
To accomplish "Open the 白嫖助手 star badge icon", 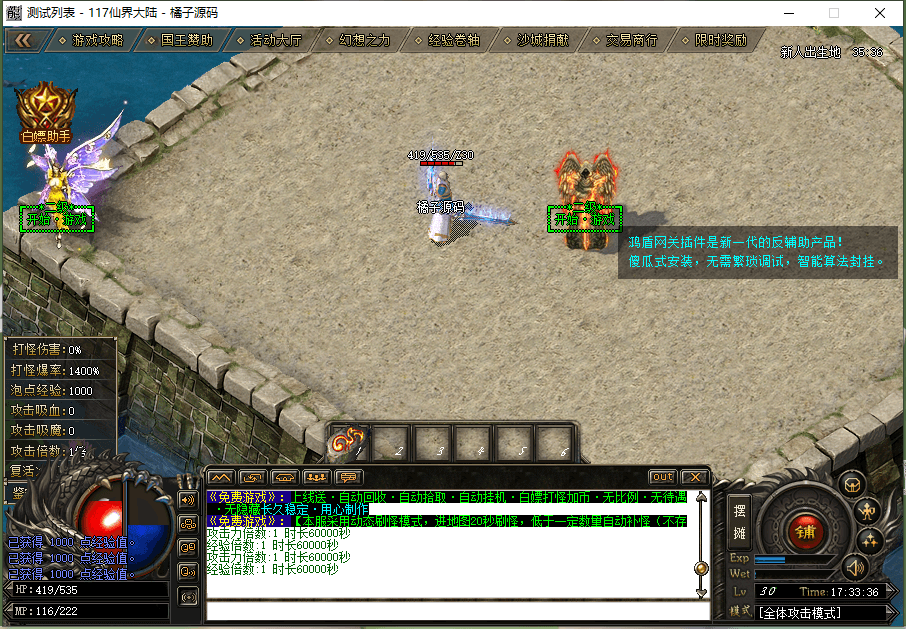I will (x=46, y=106).
